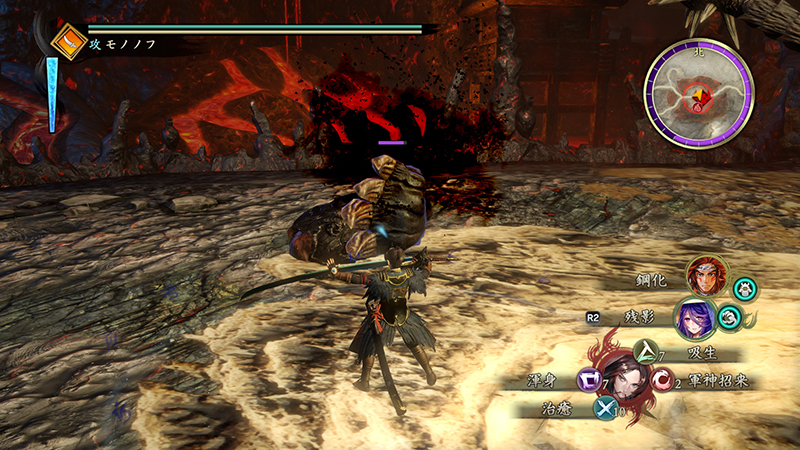Select the orange weapon style icon
800x450 pixels.
pos(69,41)
